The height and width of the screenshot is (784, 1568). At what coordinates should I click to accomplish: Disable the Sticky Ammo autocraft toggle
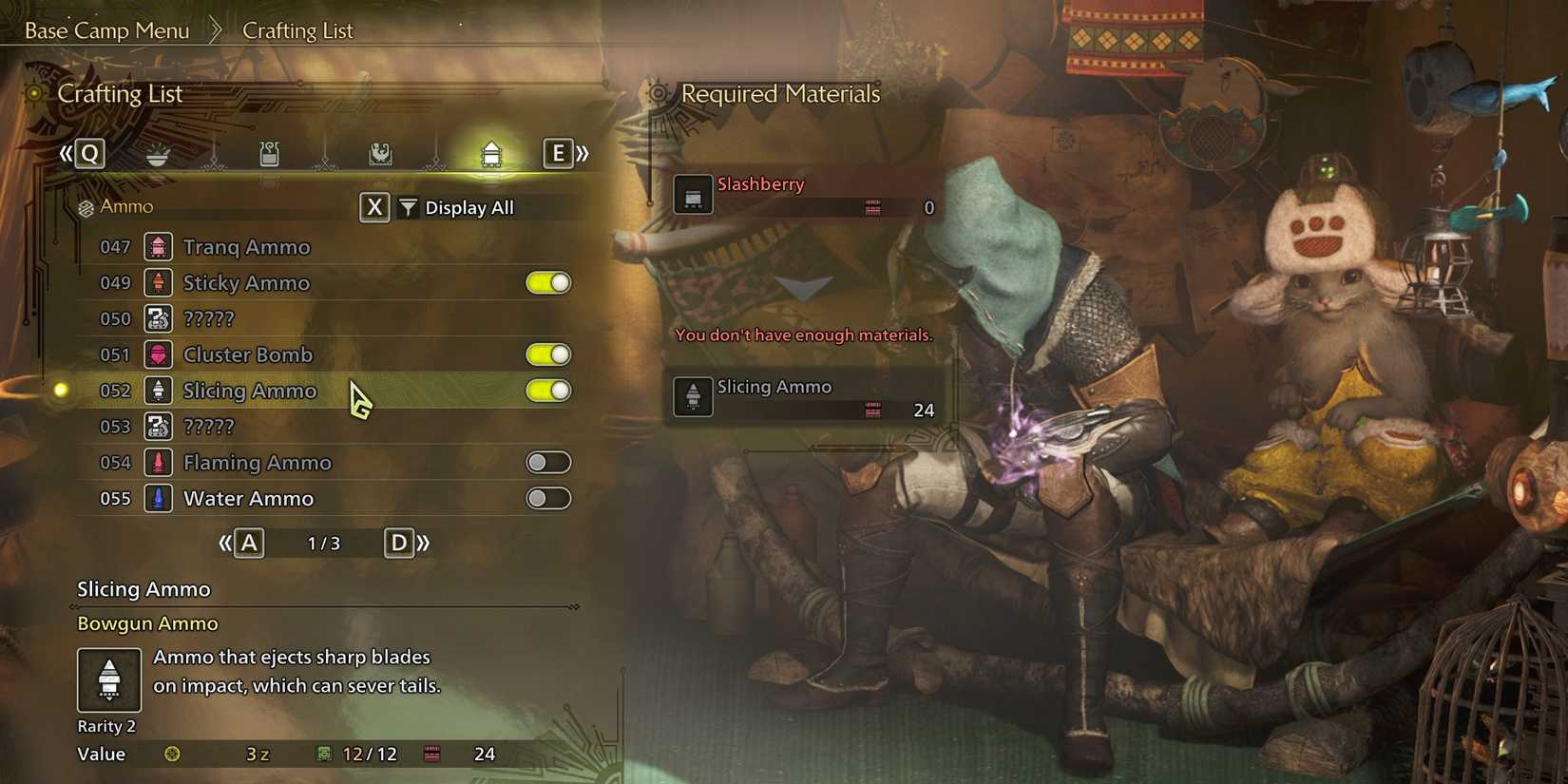click(x=548, y=282)
